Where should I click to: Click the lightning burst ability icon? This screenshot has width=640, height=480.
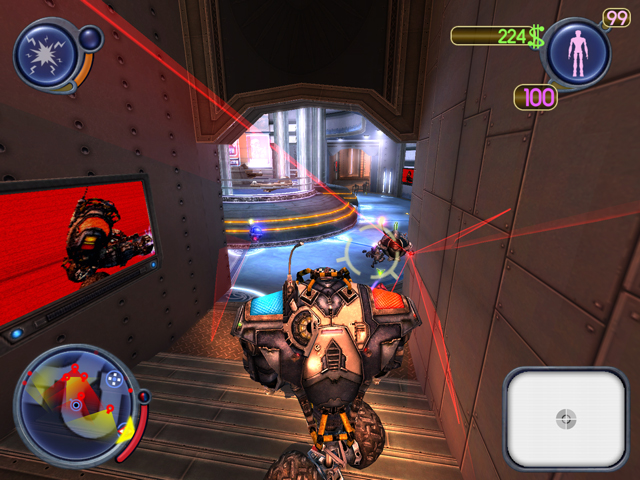45,53
